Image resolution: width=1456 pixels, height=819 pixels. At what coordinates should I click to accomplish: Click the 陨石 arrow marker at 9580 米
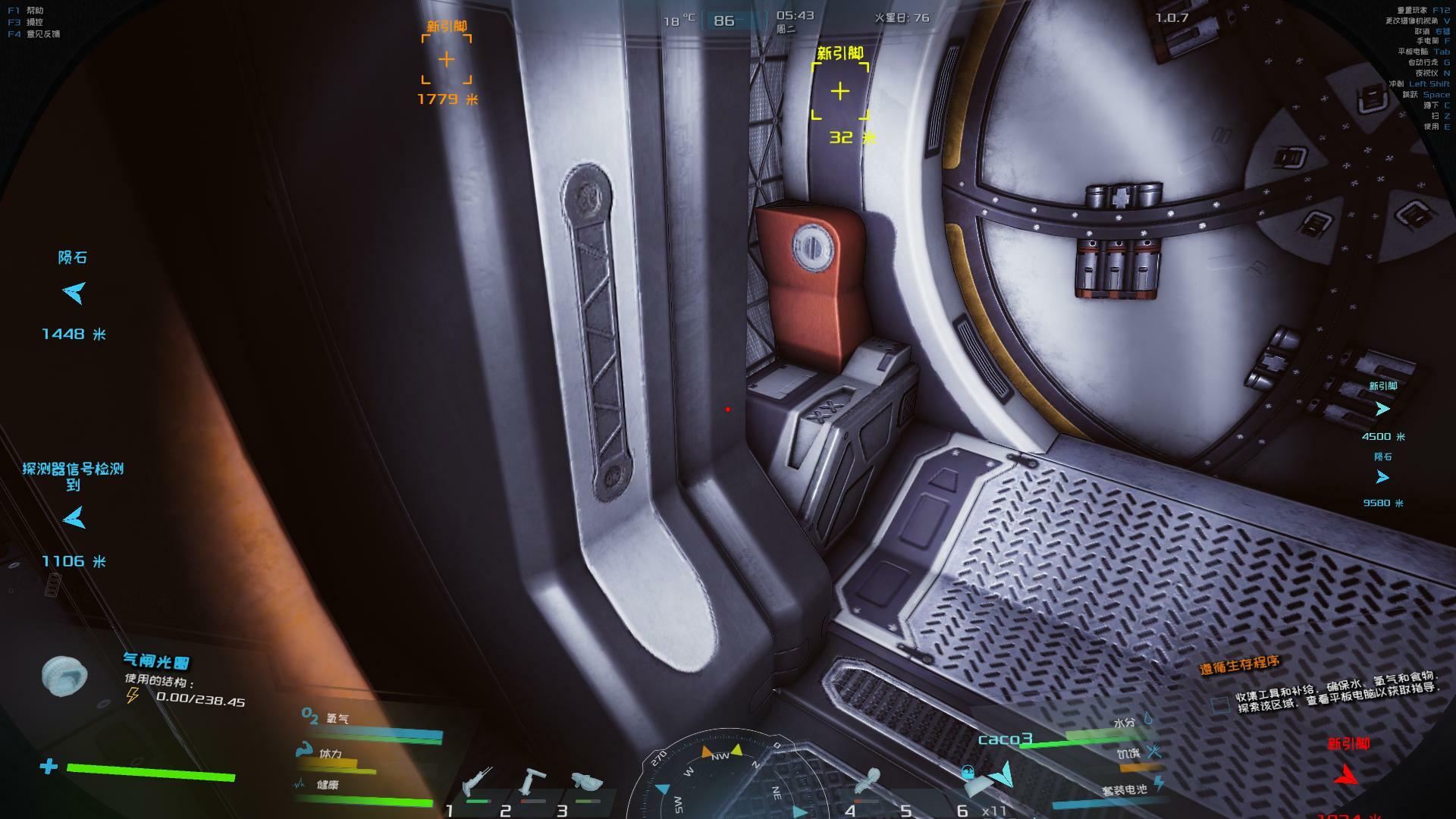point(1382,477)
